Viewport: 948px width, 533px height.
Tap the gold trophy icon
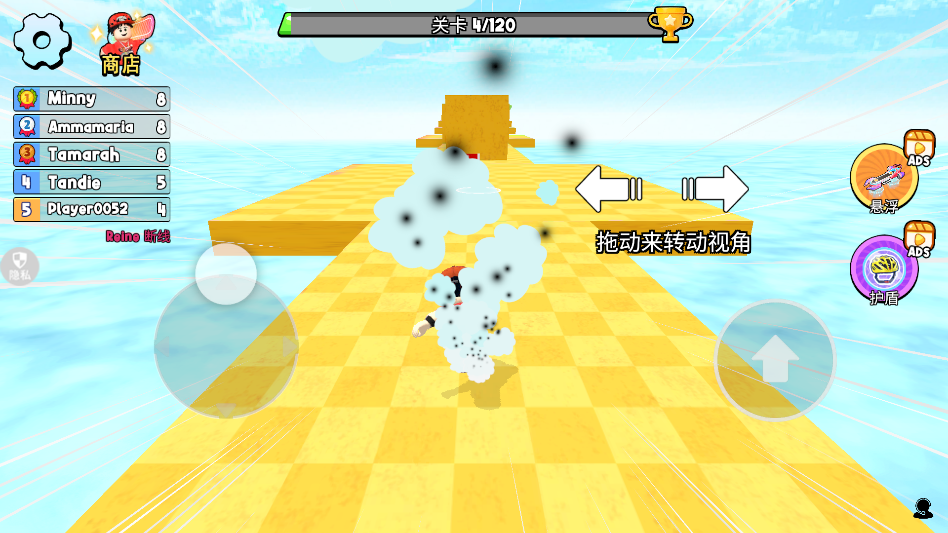point(668,23)
